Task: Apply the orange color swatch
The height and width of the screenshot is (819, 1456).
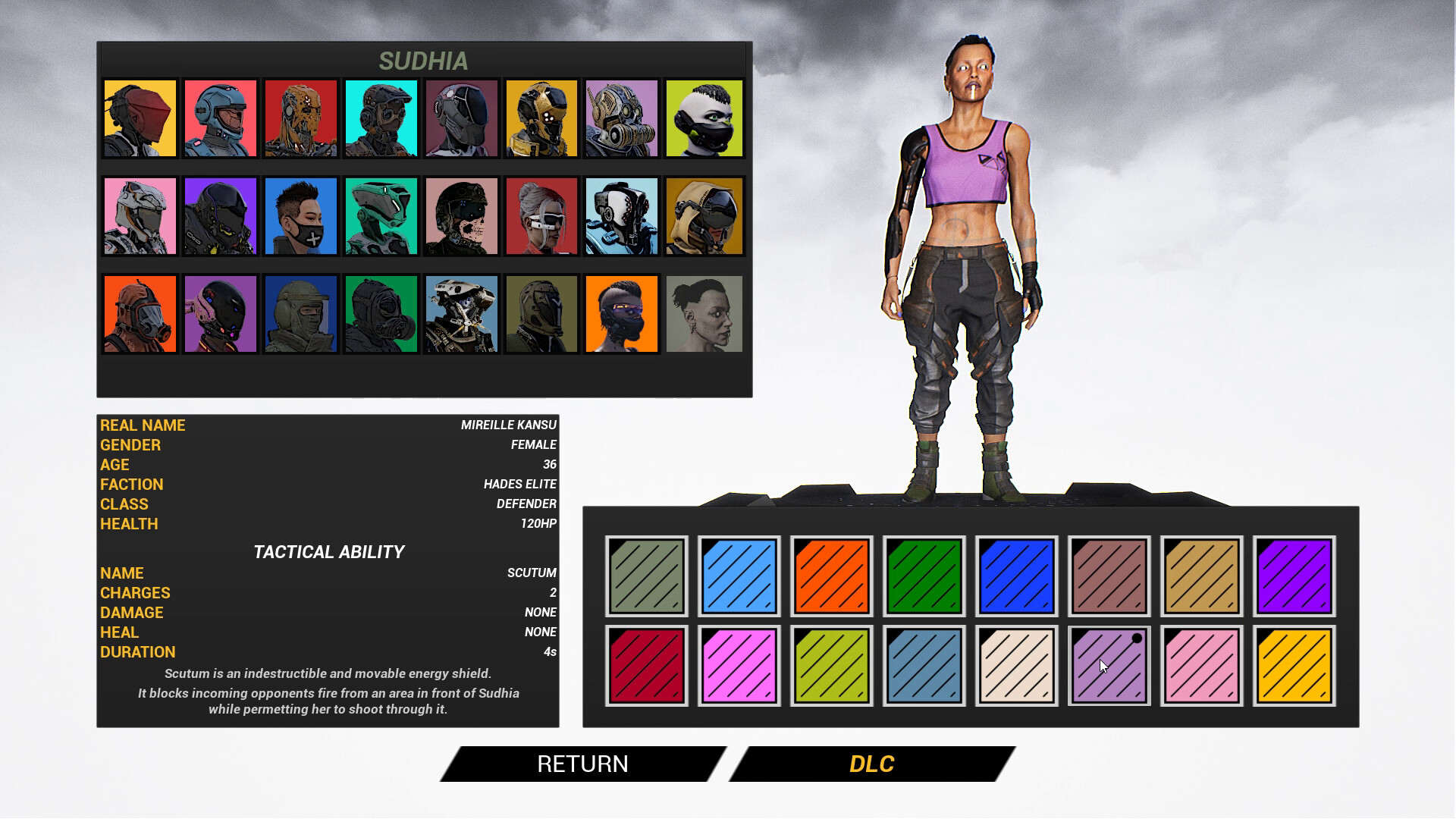Action: pyautogui.click(x=833, y=575)
